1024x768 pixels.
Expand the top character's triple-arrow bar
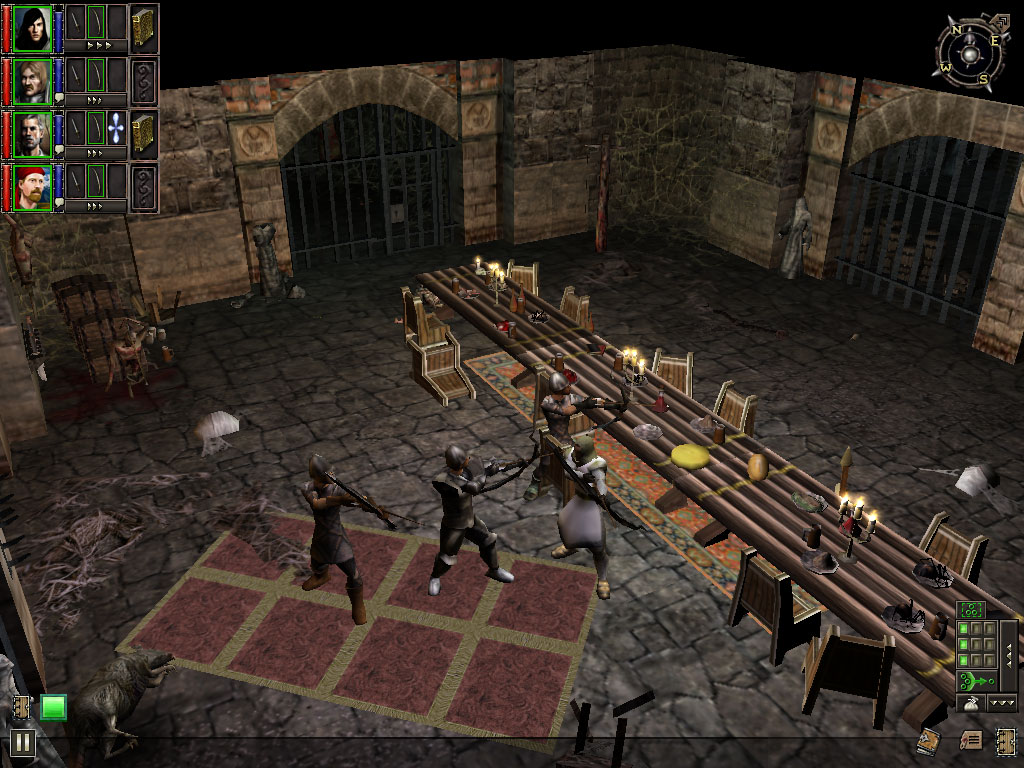point(97,46)
